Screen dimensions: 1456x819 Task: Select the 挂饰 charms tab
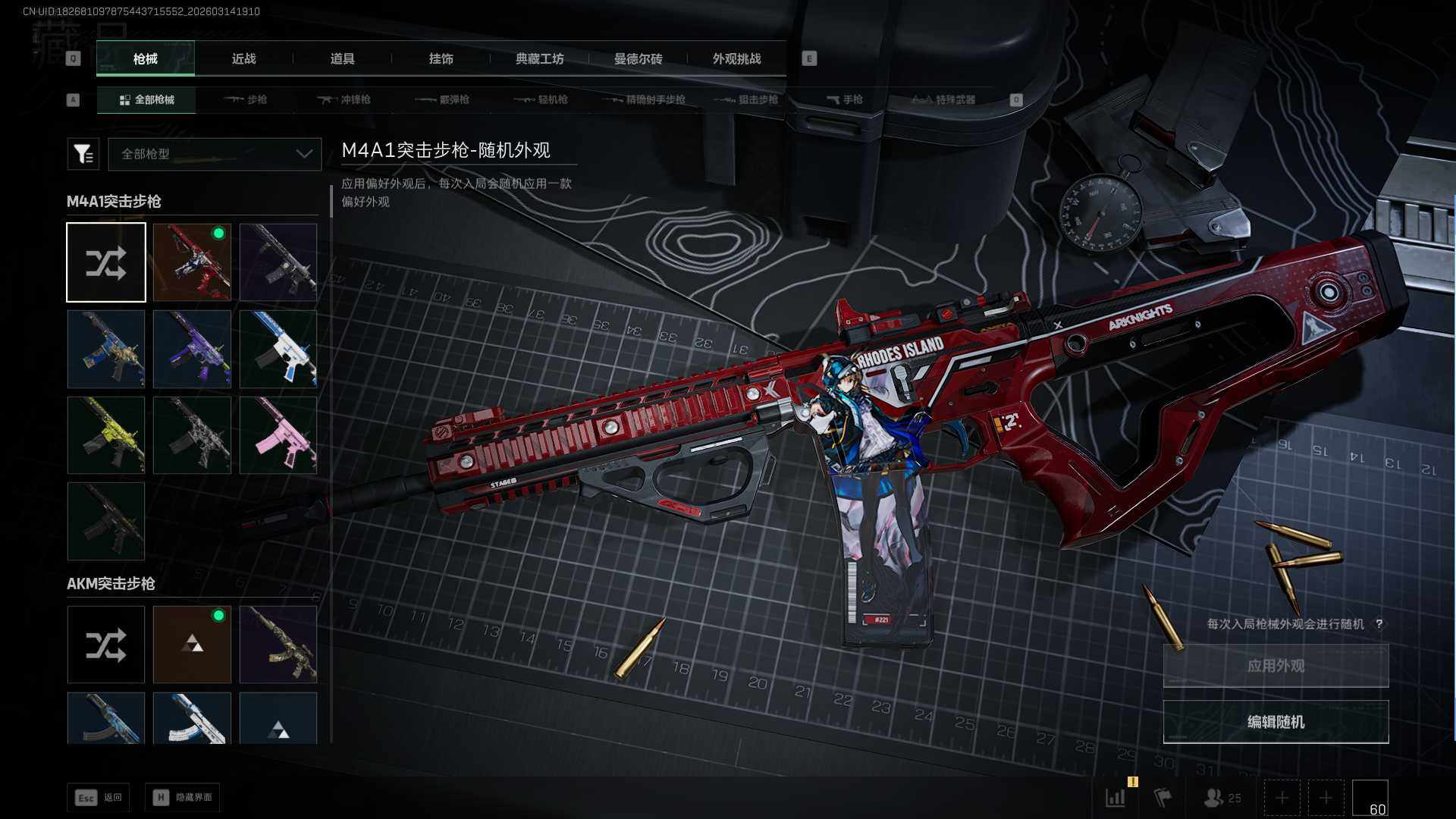(441, 59)
